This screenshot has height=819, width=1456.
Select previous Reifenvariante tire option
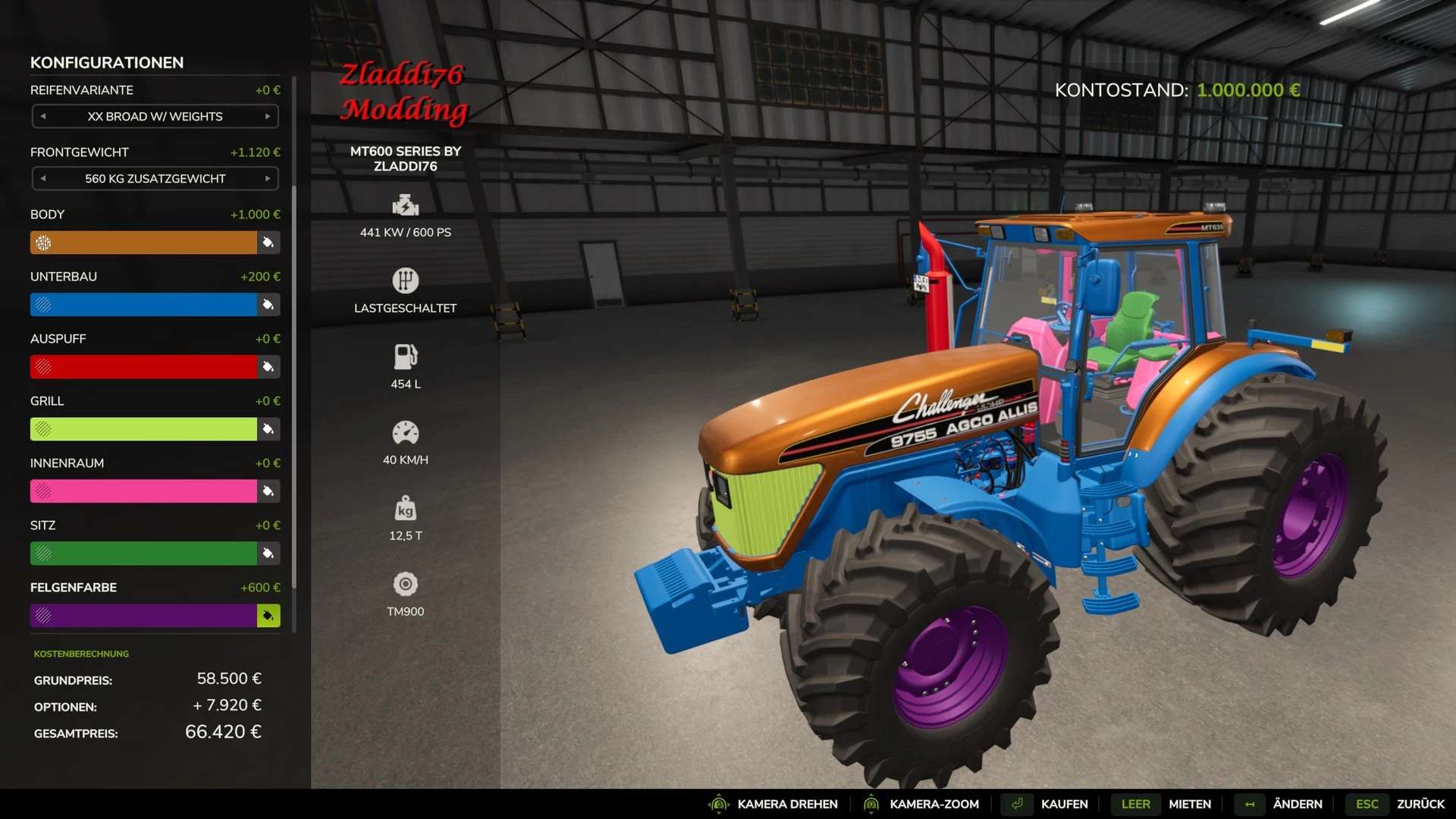(x=43, y=117)
